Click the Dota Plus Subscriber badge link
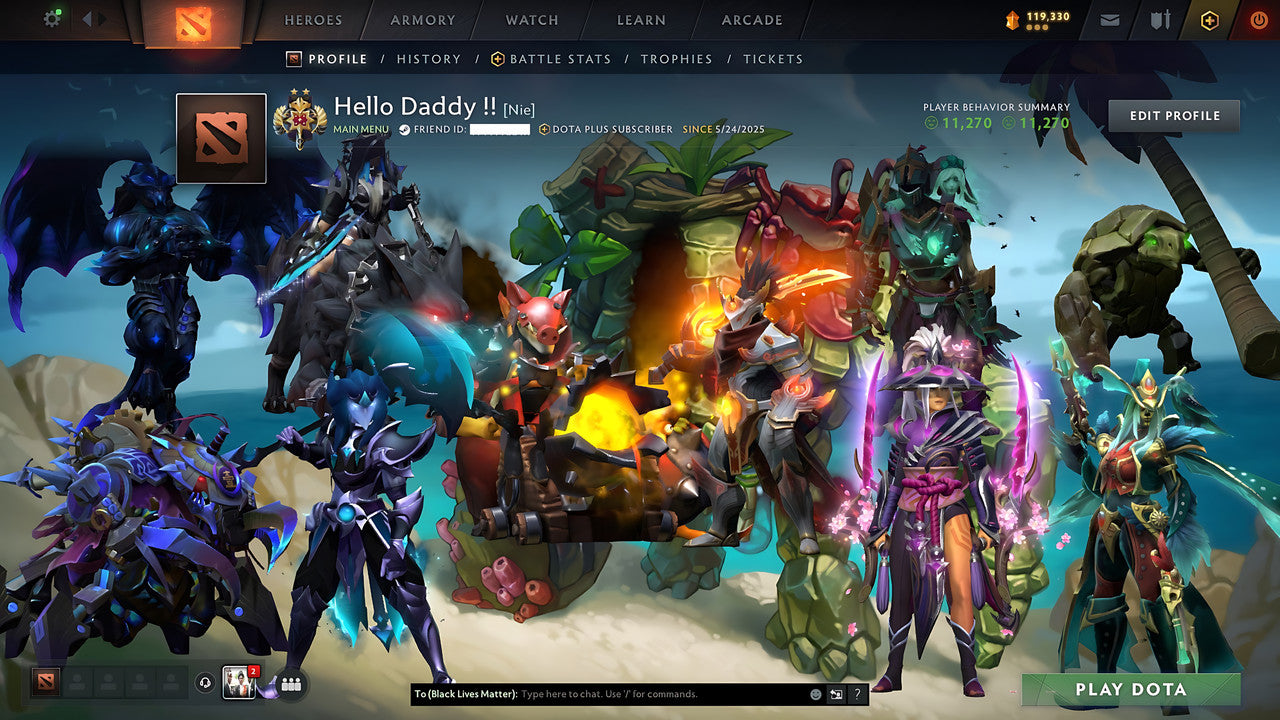 [x=605, y=130]
